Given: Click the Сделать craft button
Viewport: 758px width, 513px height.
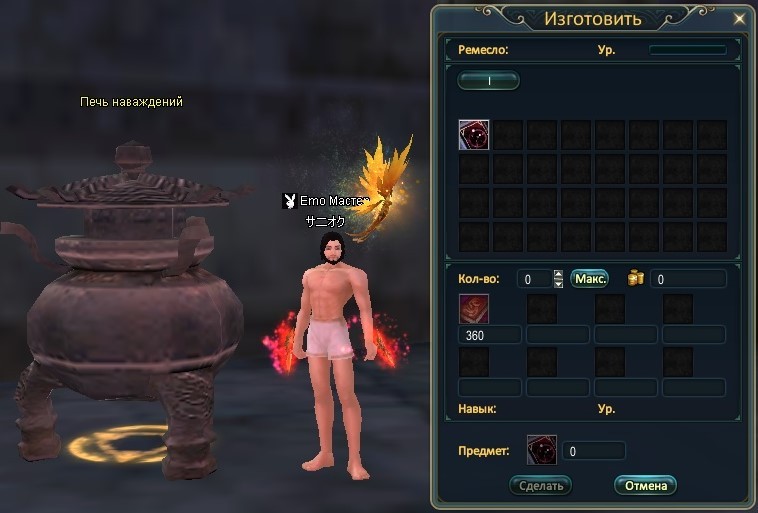Looking at the screenshot, I should (x=540, y=485).
